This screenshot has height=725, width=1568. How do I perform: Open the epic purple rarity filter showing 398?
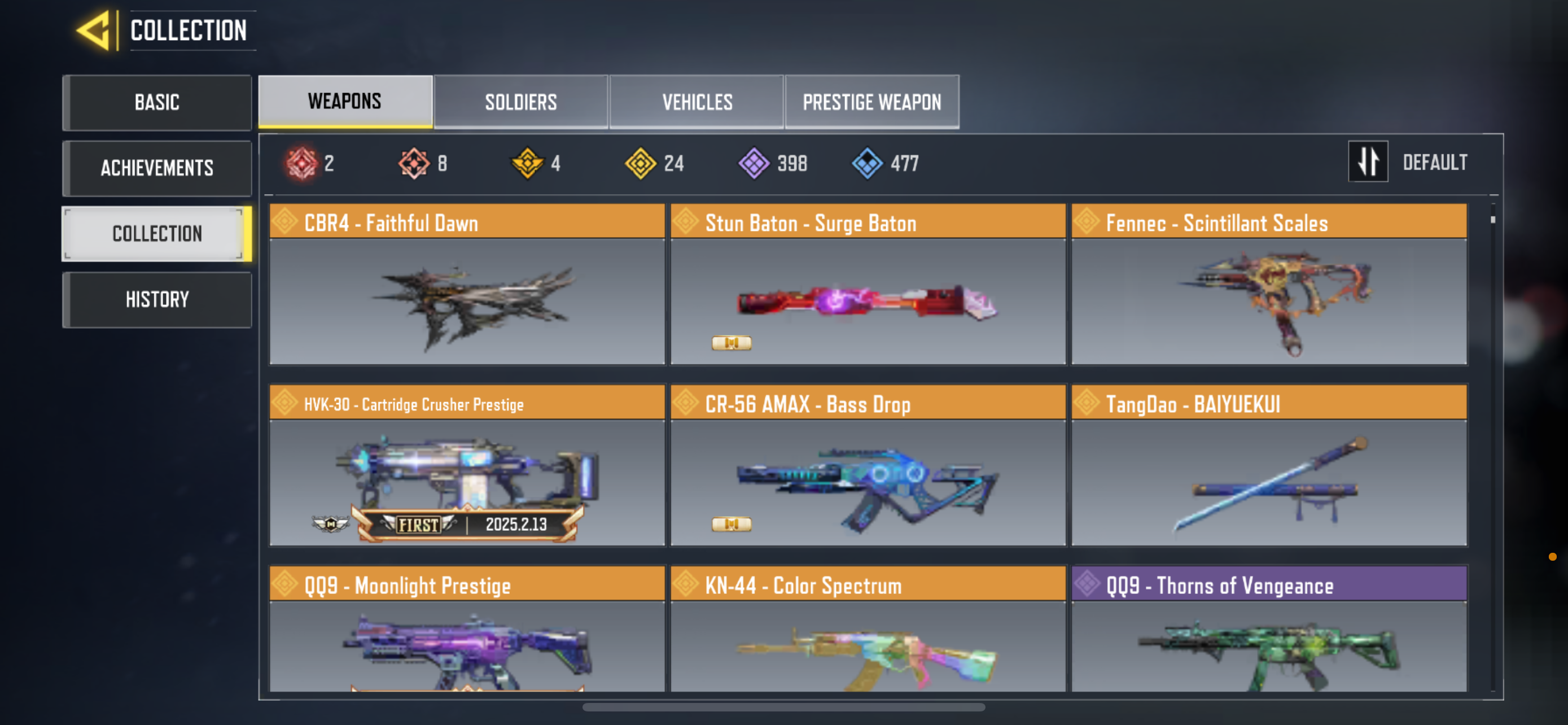(x=753, y=162)
